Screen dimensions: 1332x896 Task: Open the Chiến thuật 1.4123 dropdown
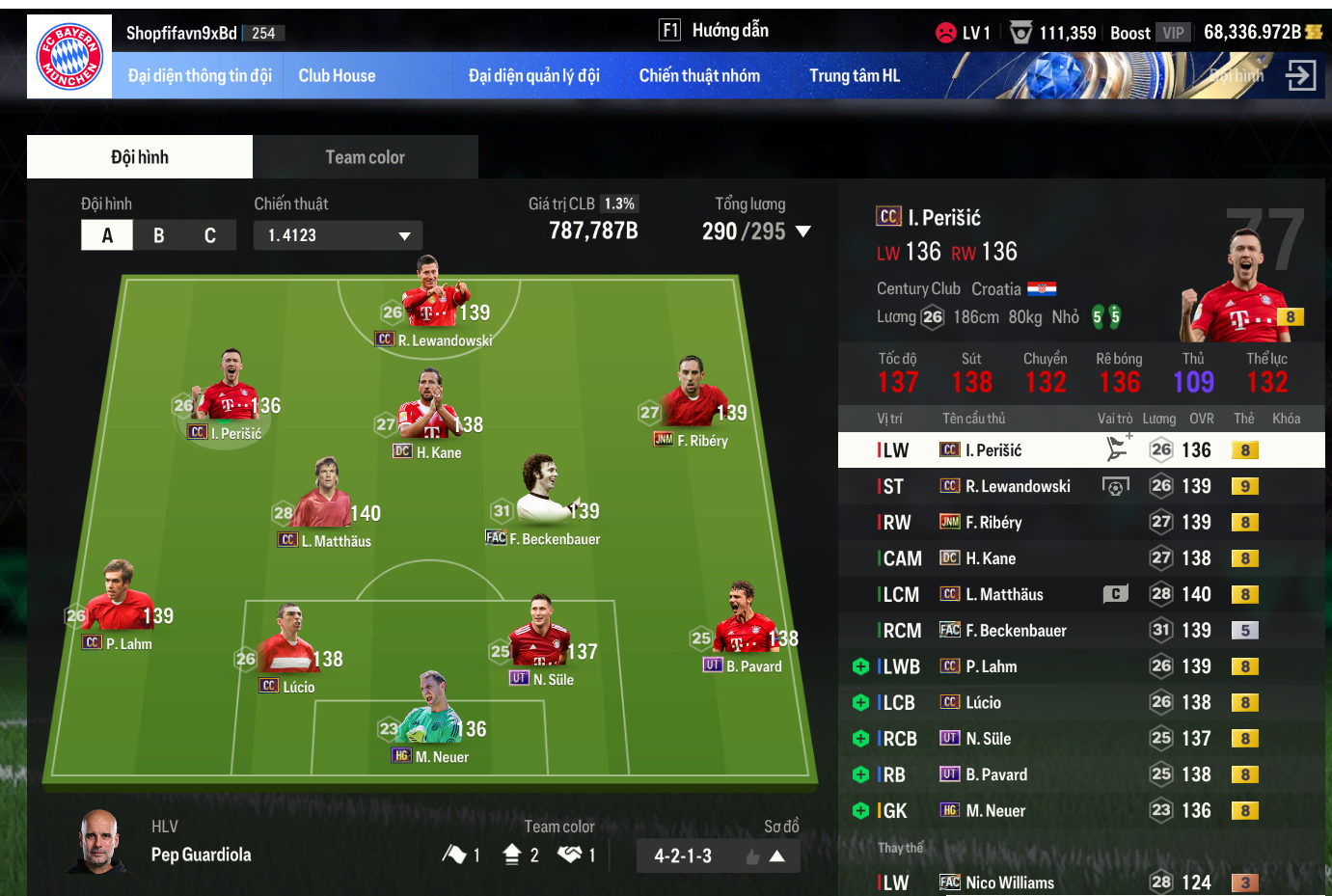(338, 235)
